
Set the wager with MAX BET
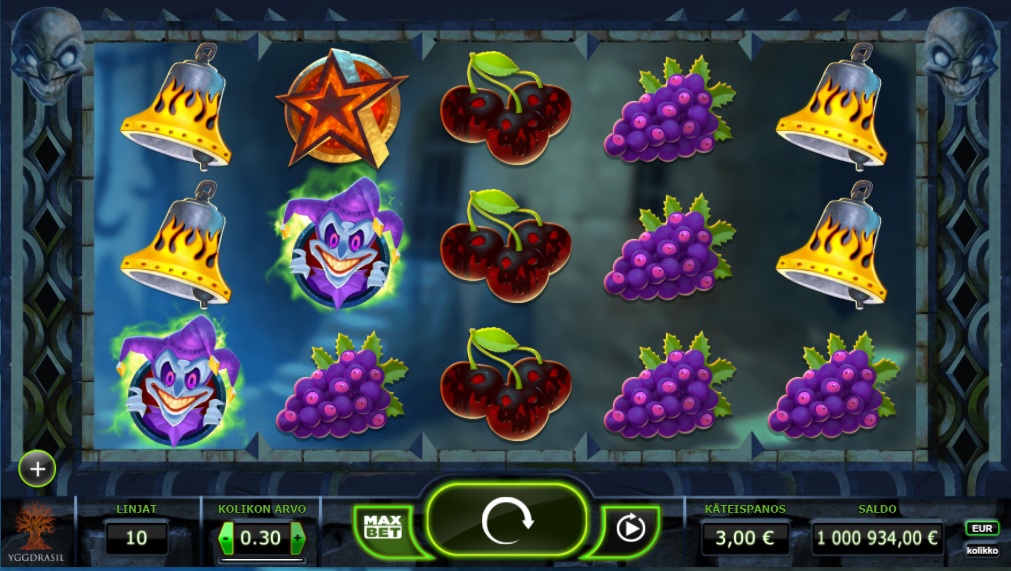point(381,526)
